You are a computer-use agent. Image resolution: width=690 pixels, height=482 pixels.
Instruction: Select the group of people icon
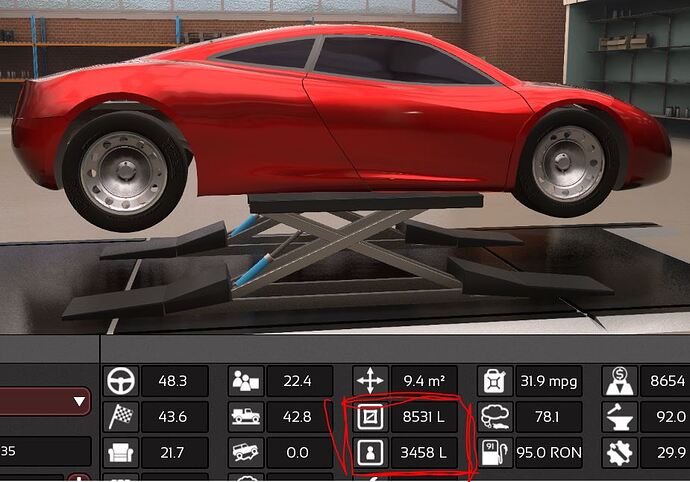245,381
